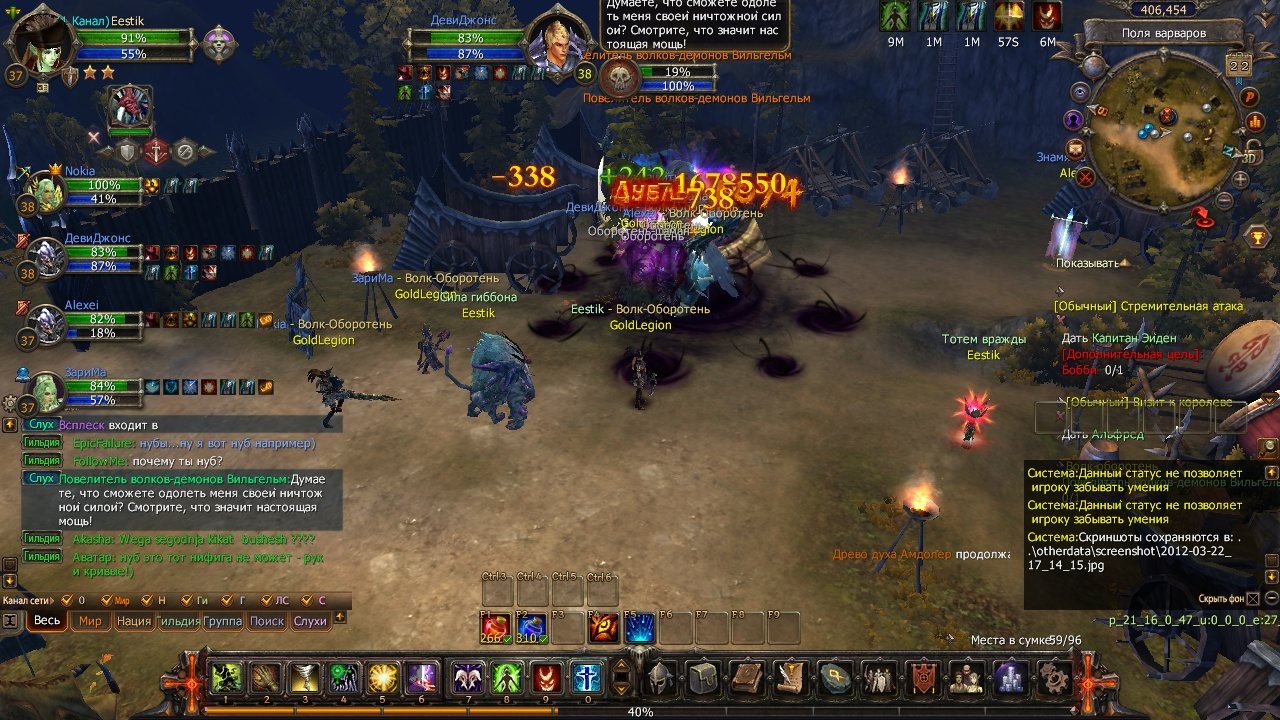Open the helmet character menu icon
Viewport: 1280px width, 720px height.
point(657,678)
